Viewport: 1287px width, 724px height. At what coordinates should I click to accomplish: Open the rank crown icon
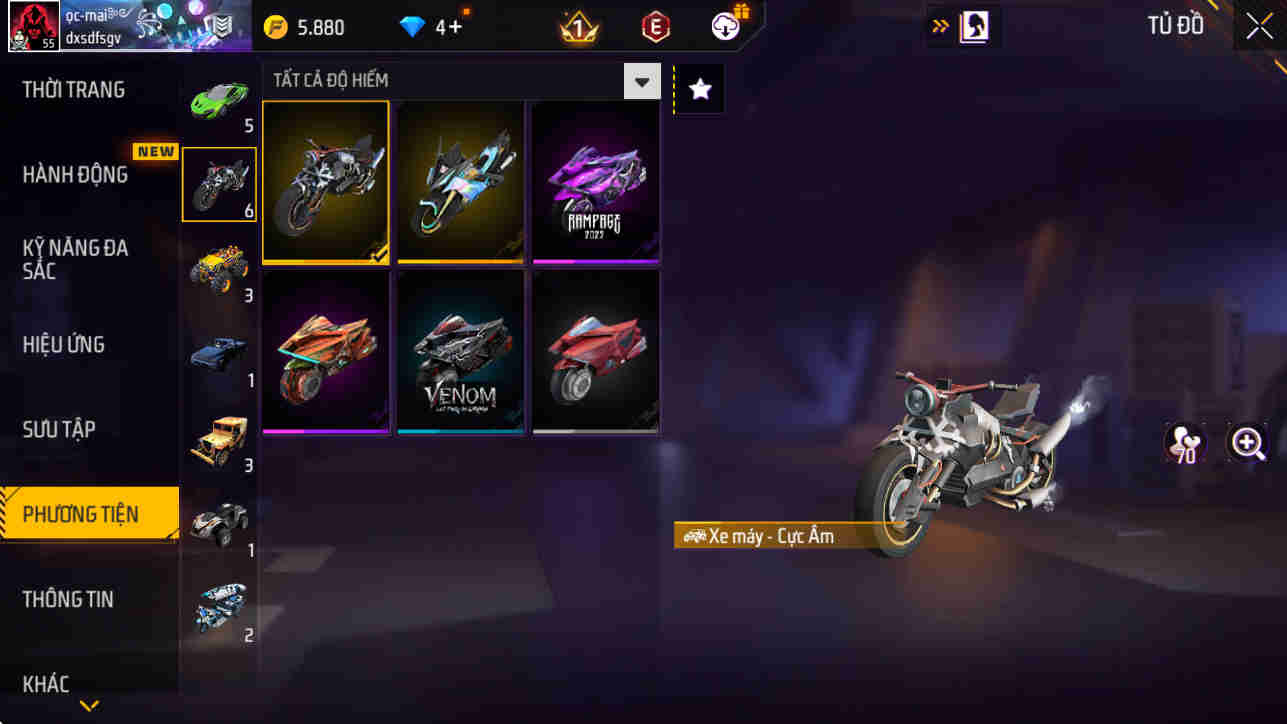pos(576,27)
